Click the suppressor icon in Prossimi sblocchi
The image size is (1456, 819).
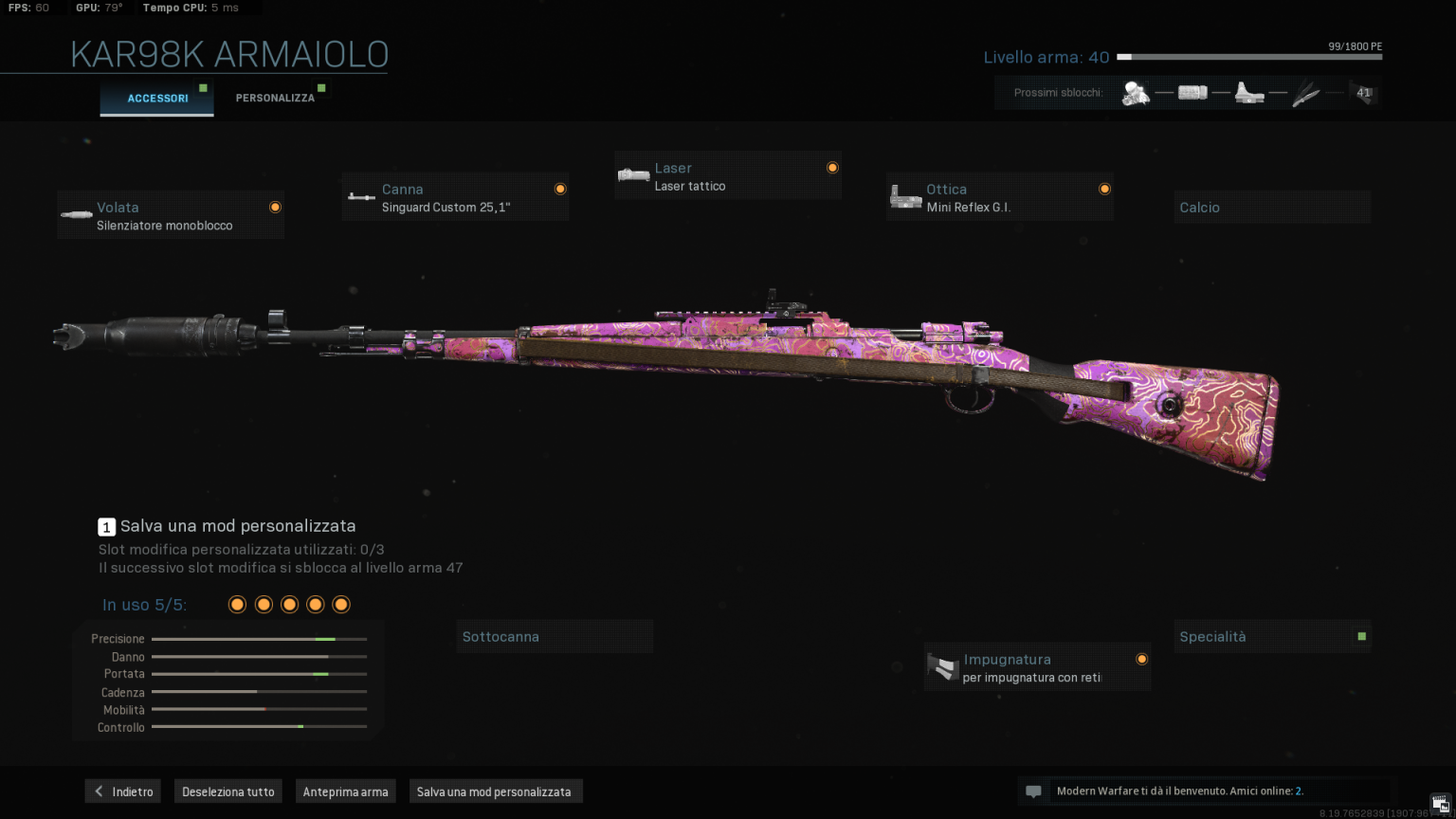coord(1193,92)
